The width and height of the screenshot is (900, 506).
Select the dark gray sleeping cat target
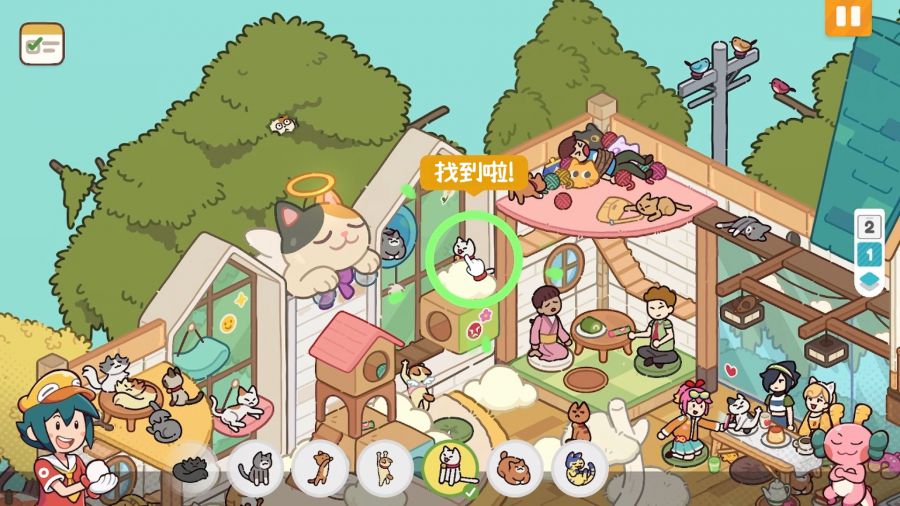193,467
